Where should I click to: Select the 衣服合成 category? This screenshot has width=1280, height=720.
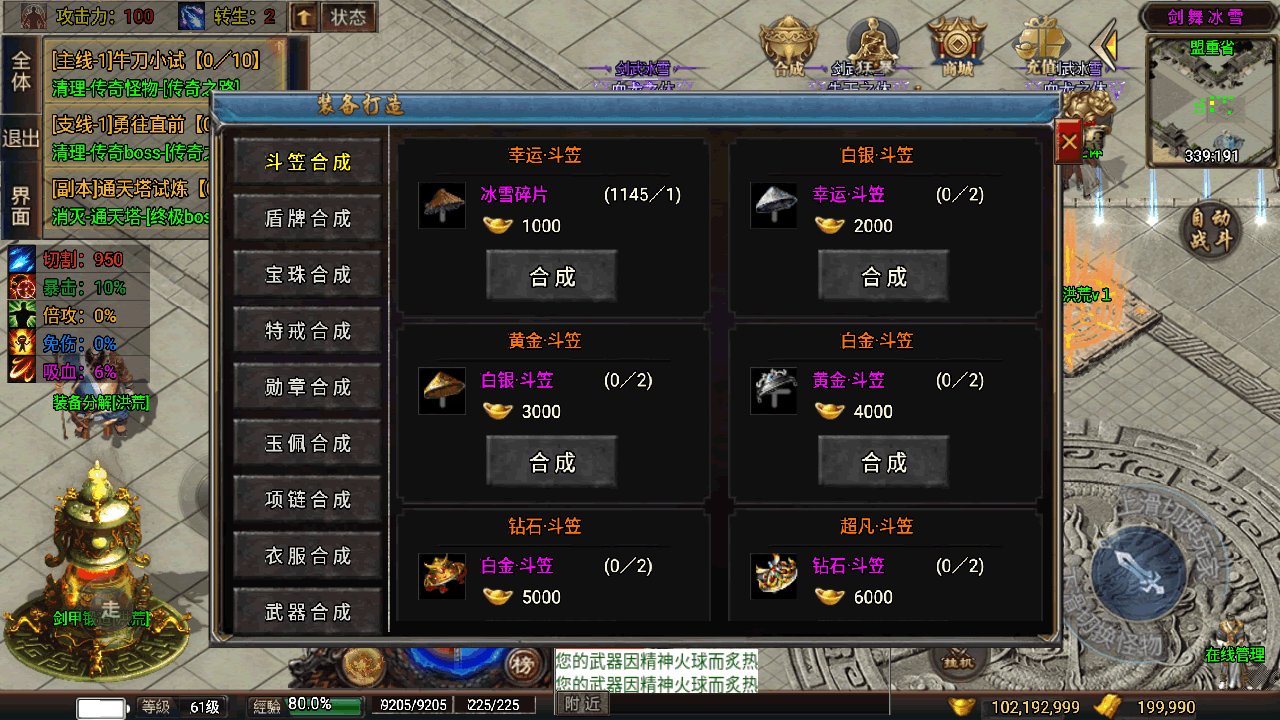(308, 555)
